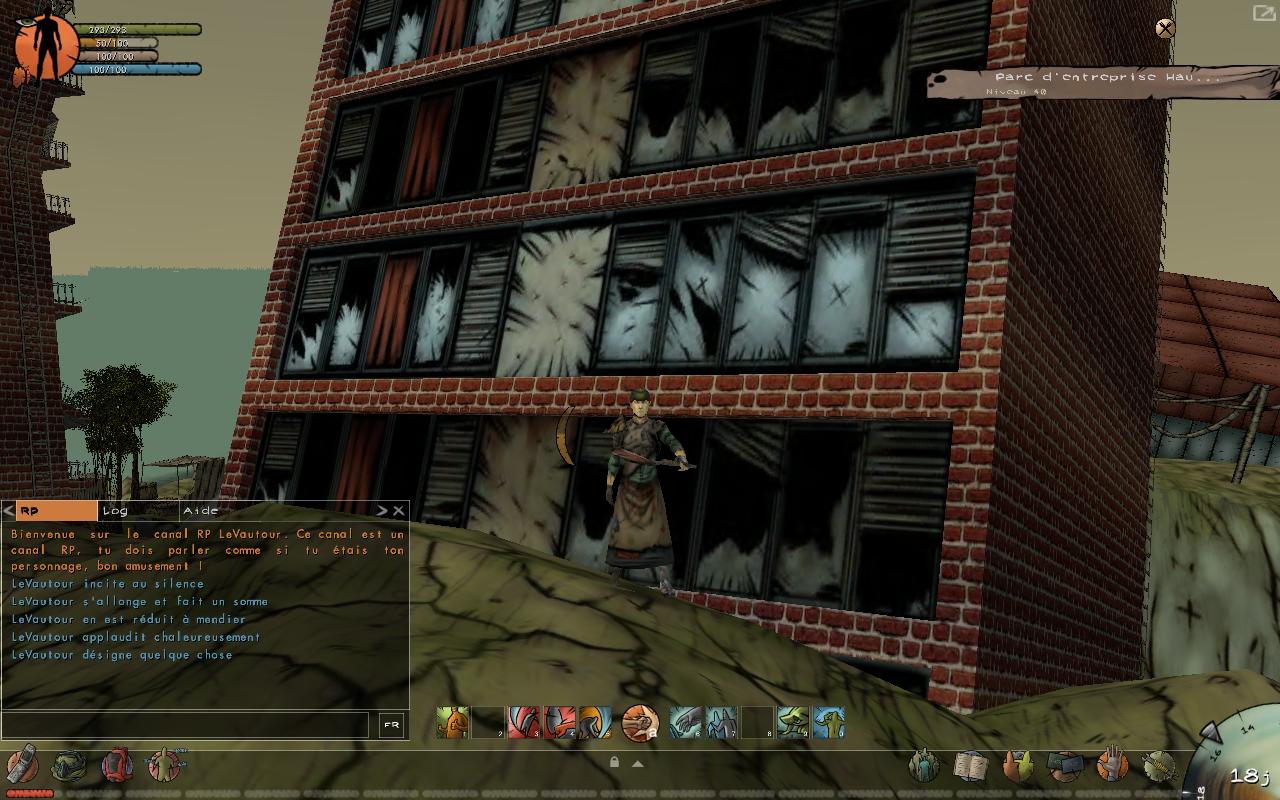The width and height of the screenshot is (1280, 800).
Task: Click the chat text input field
Action: tap(186, 726)
